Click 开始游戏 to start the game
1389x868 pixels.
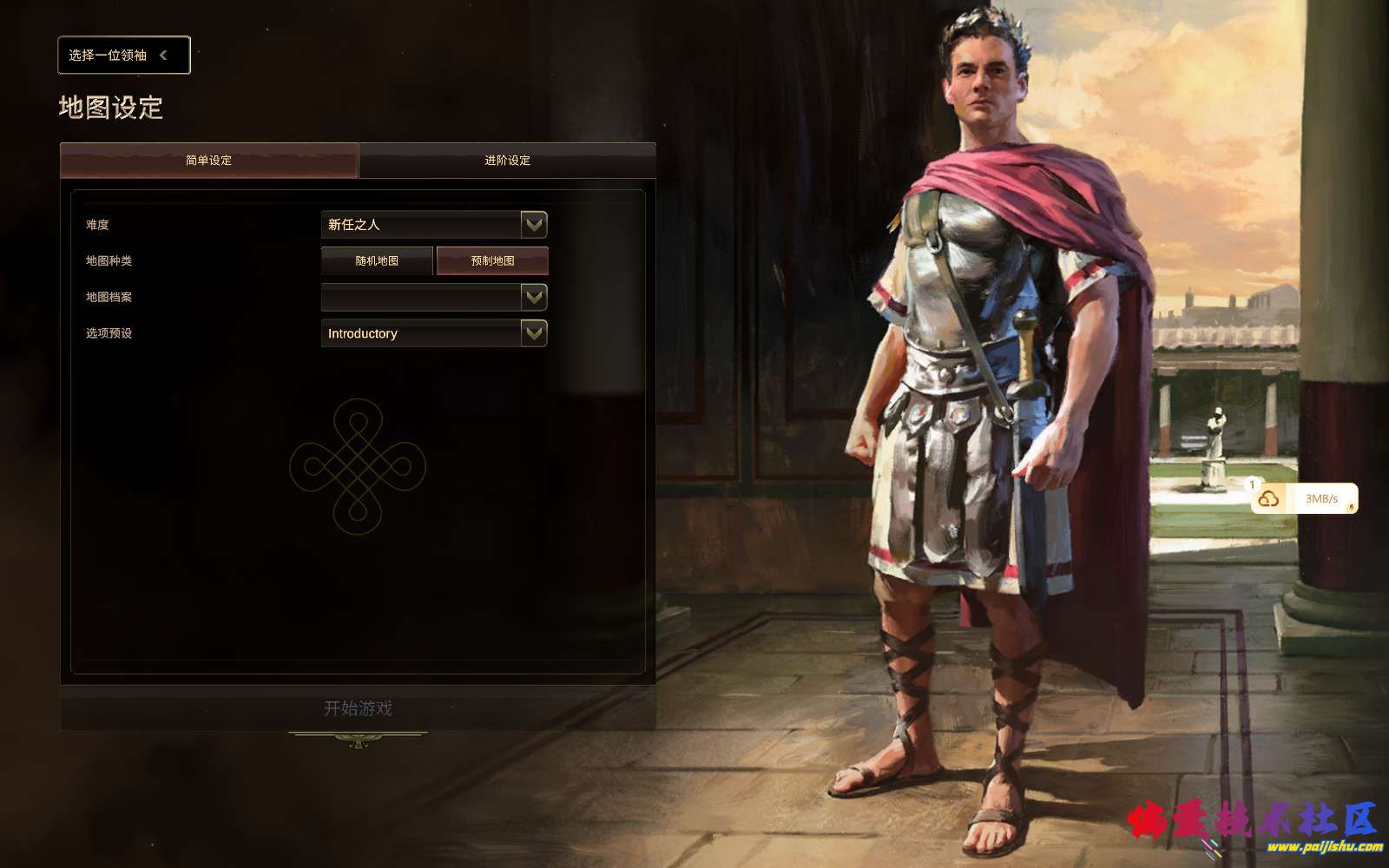point(358,708)
